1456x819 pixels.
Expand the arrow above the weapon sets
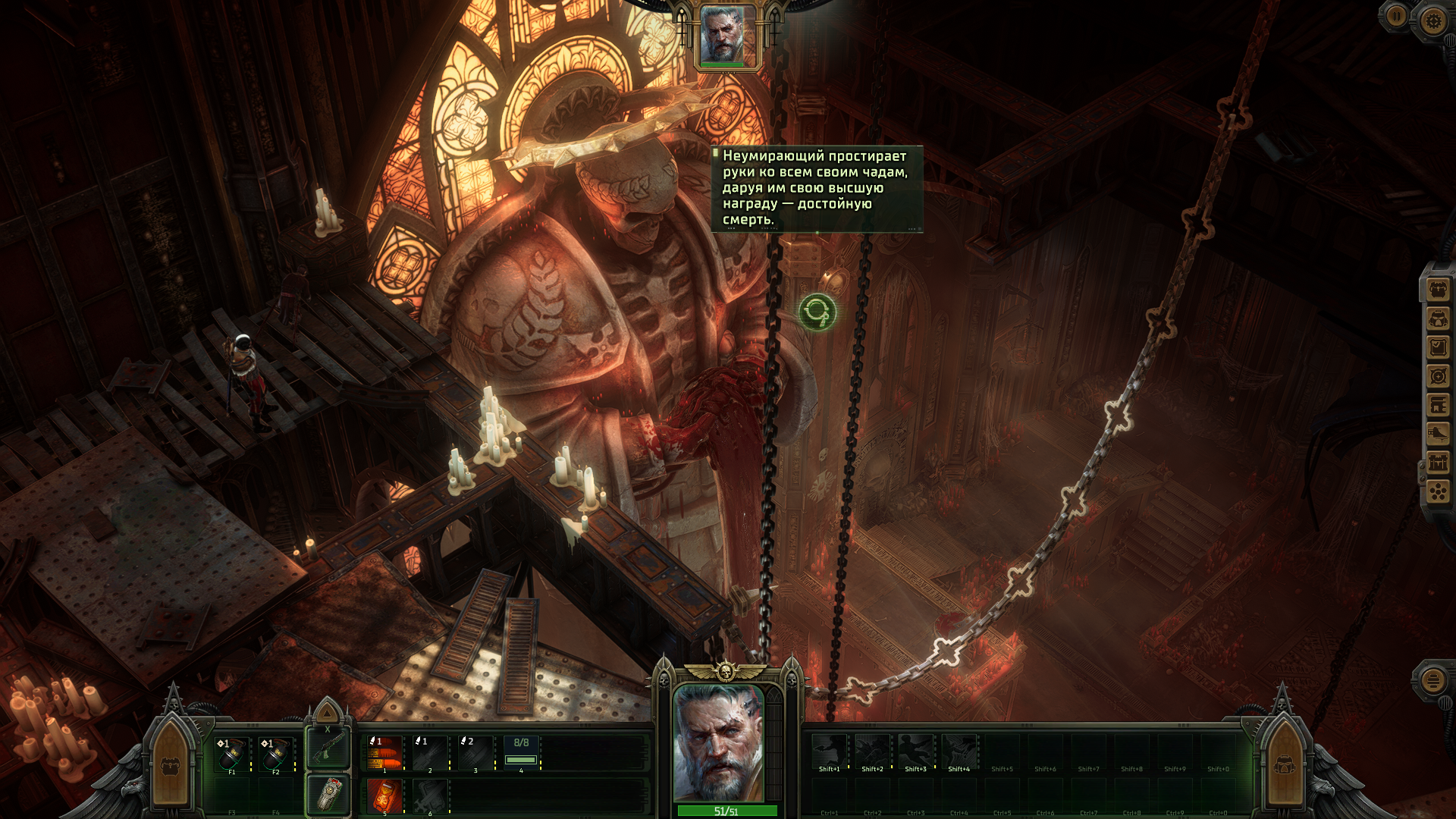tap(328, 713)
